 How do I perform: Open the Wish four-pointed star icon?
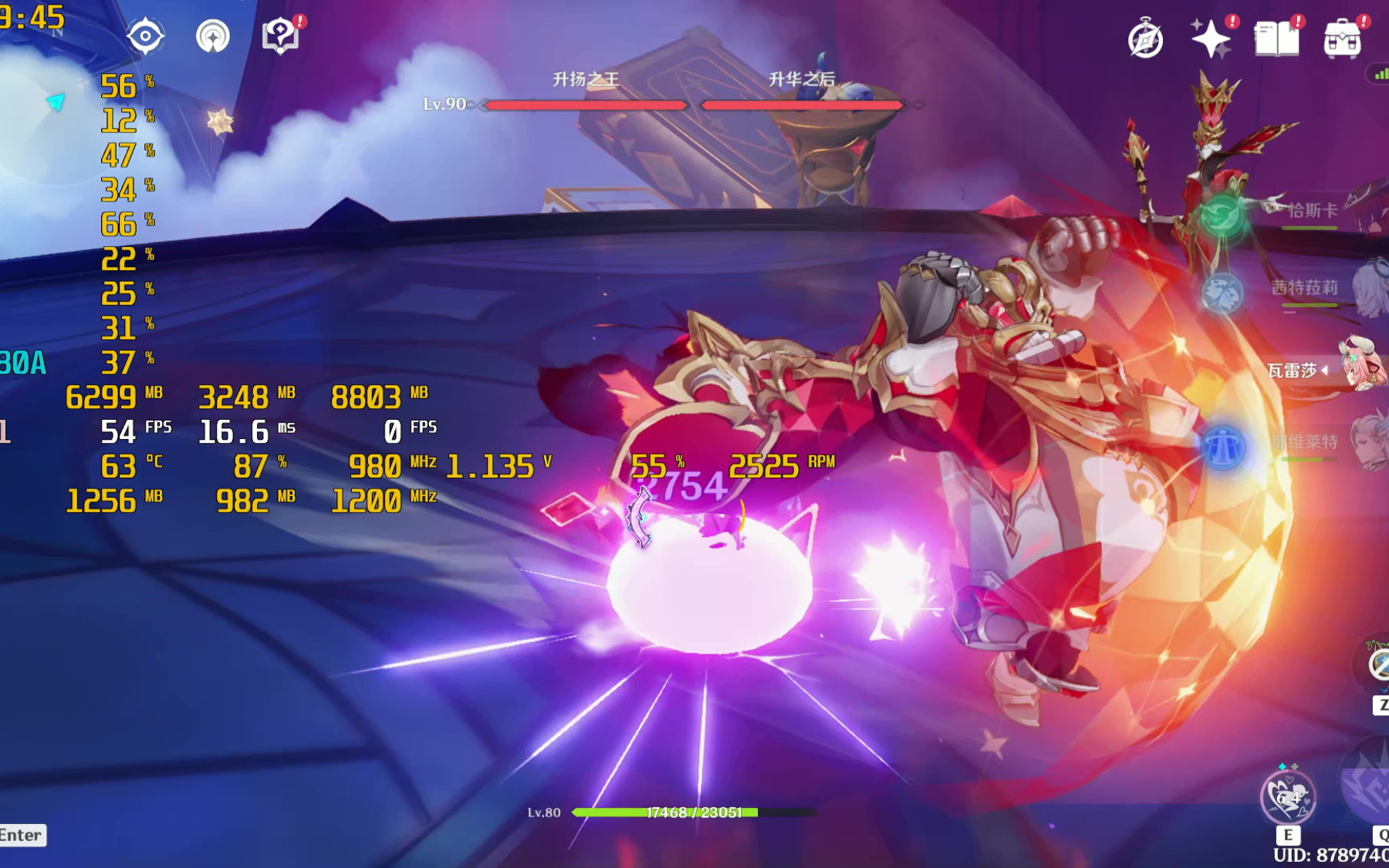1210,39
